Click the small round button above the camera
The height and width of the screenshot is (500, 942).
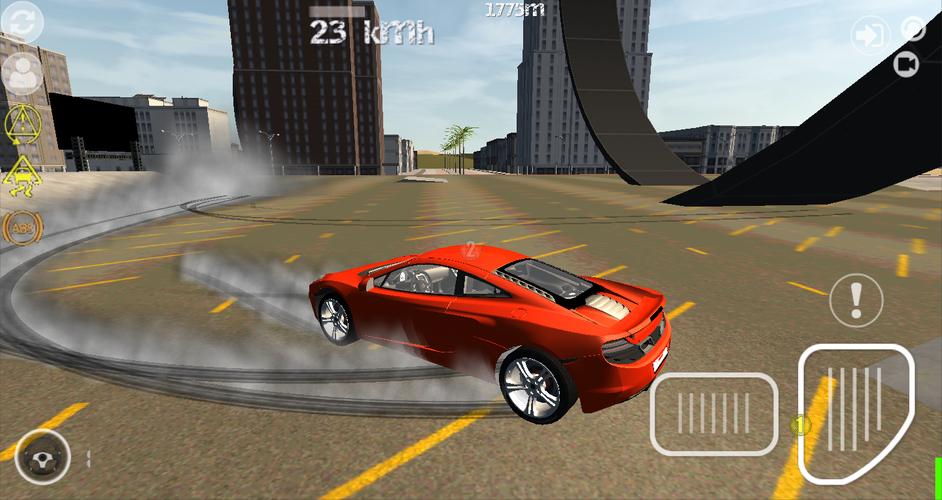click(x=914, y=29)
